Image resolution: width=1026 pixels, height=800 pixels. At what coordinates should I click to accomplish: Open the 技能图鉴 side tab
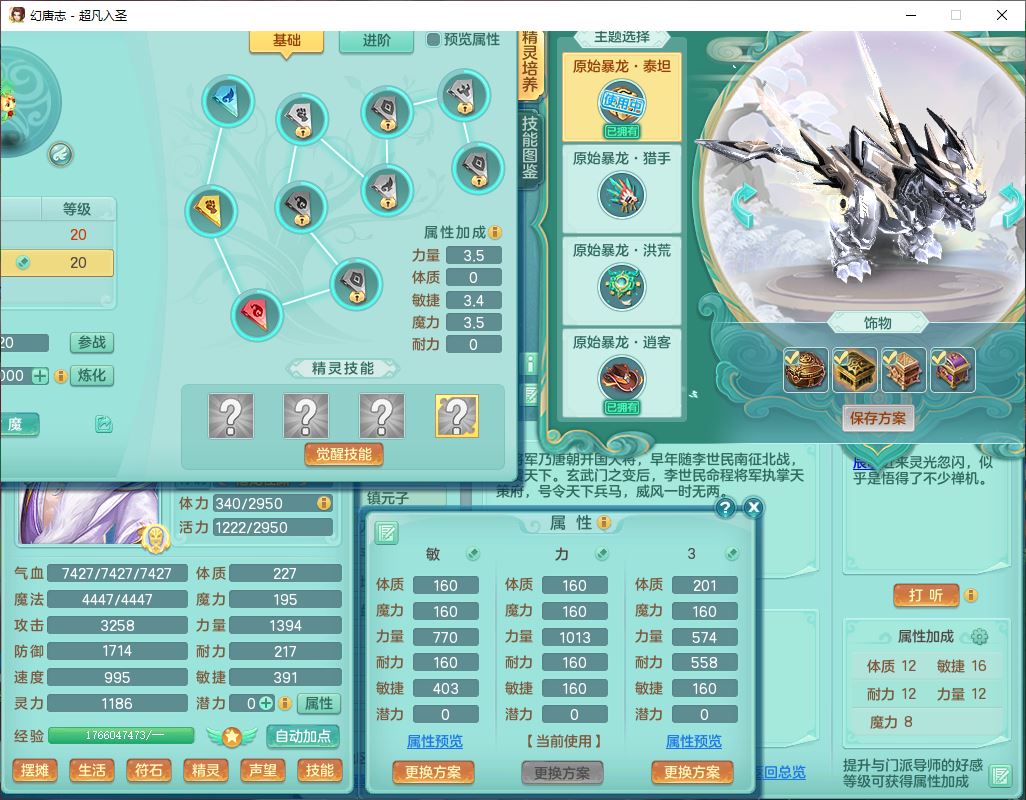pos(529,146)
